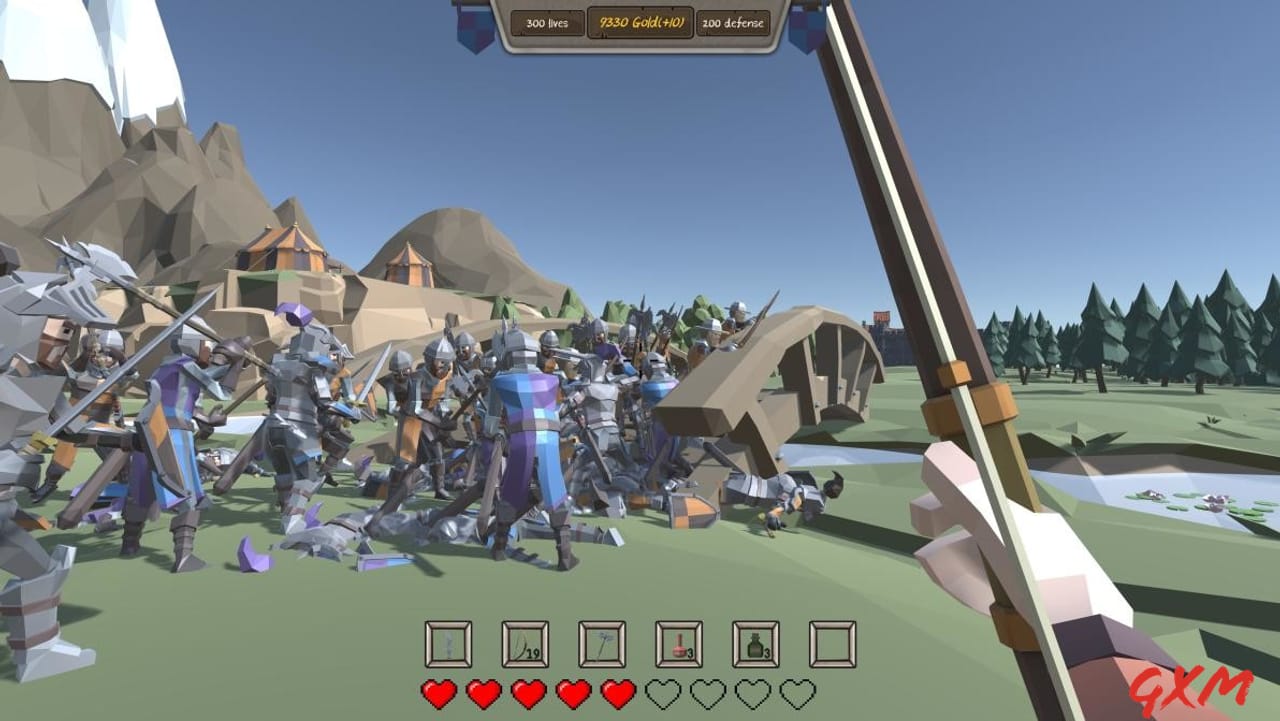Image resolution: width=1280 pixels, height=721 pixels.
Task: Click the purple-caped knight in battle
Action: tap(527, 440)
